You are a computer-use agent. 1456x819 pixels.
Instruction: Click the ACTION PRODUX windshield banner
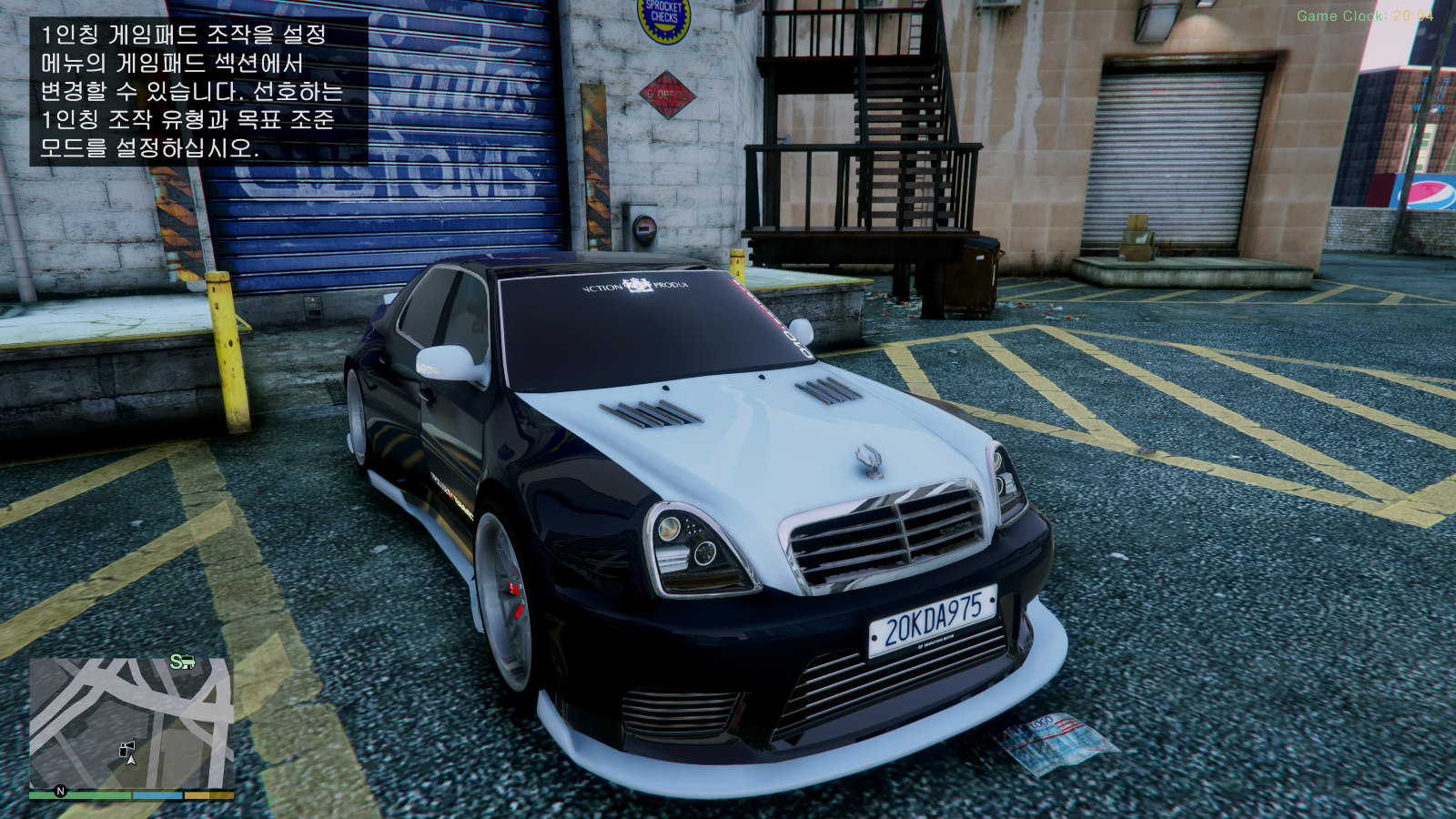[634, 286]
